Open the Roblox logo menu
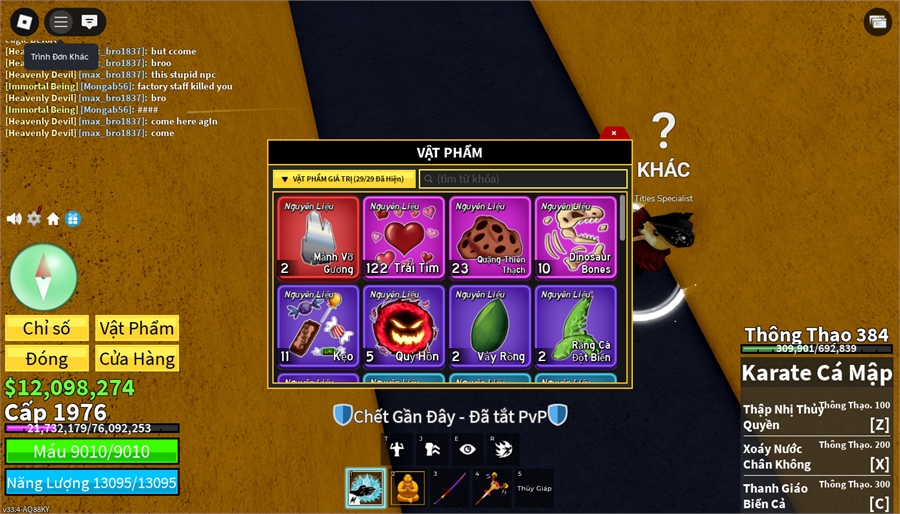The height and width of the screenshot is (514, 900). (x=24, y=21)
